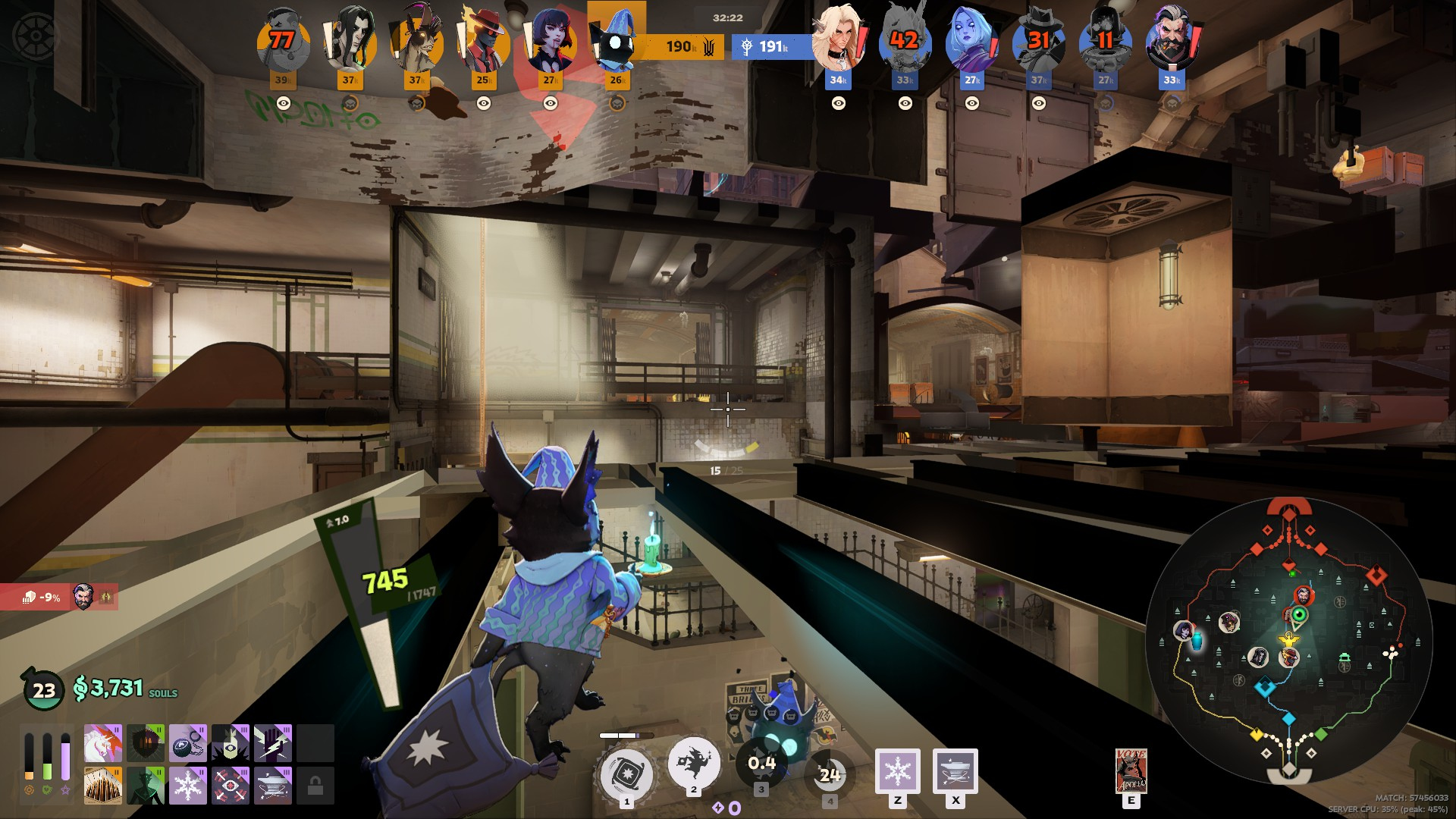Use the anvil active item on X
This screenshot has height=819, width=1456.
pos(955,771)
